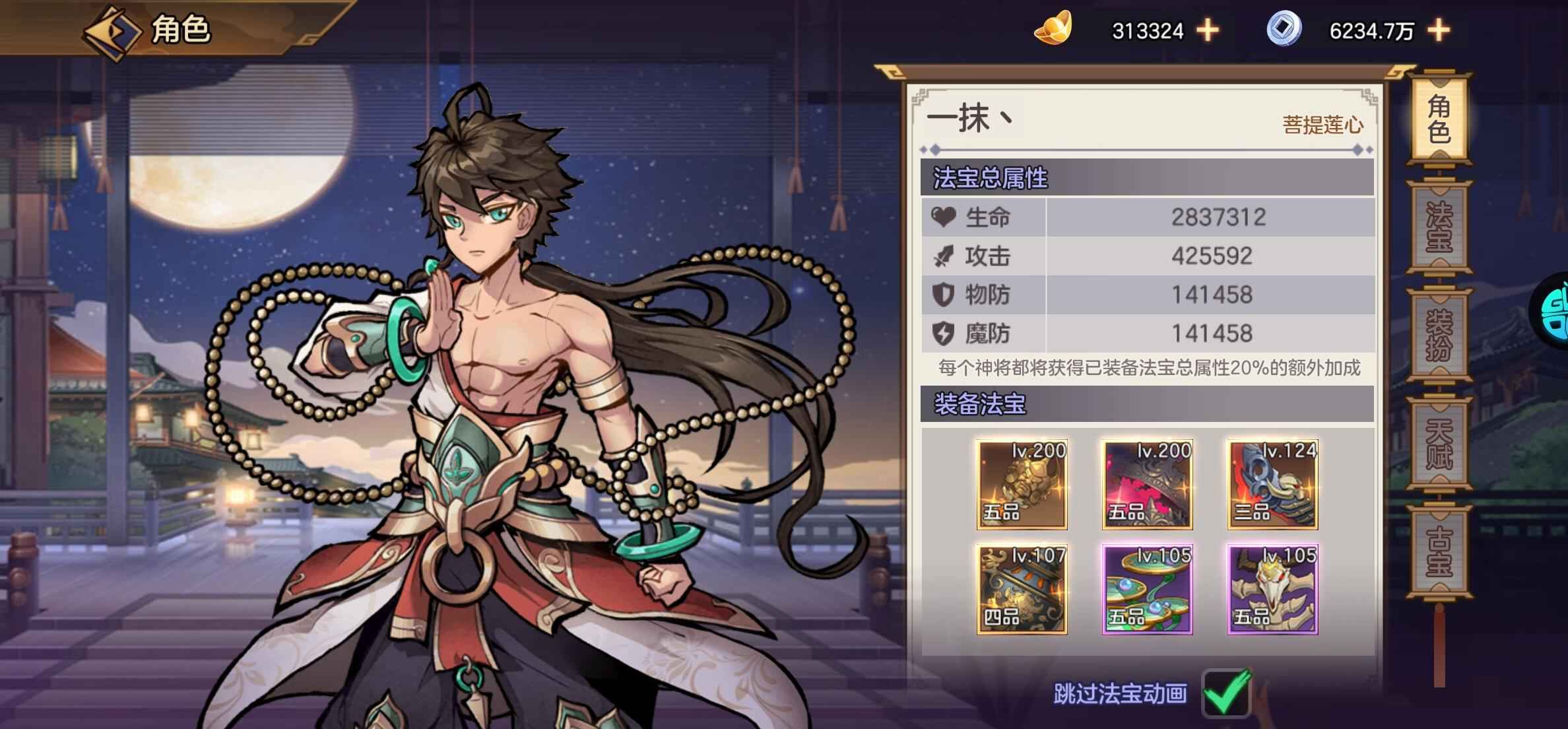1568x729 pixels.
Task: Select the lv.105 horned skull treasure
Action: pos(1272,590)
